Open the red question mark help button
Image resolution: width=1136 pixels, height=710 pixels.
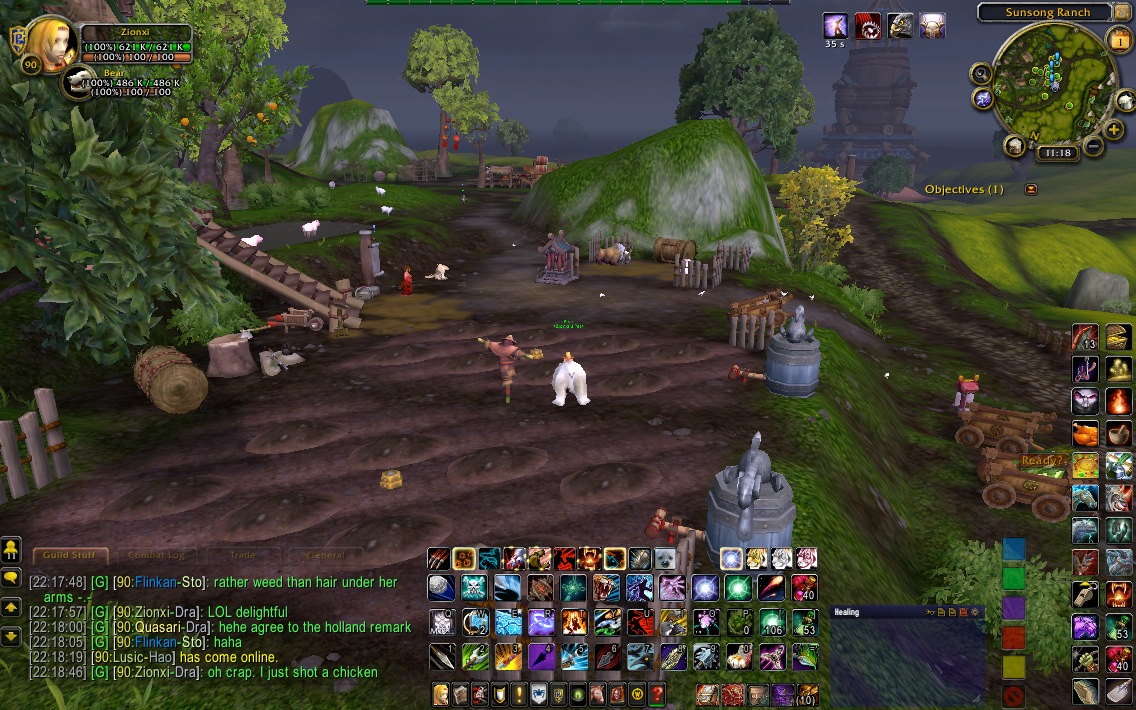click(657, 693)
